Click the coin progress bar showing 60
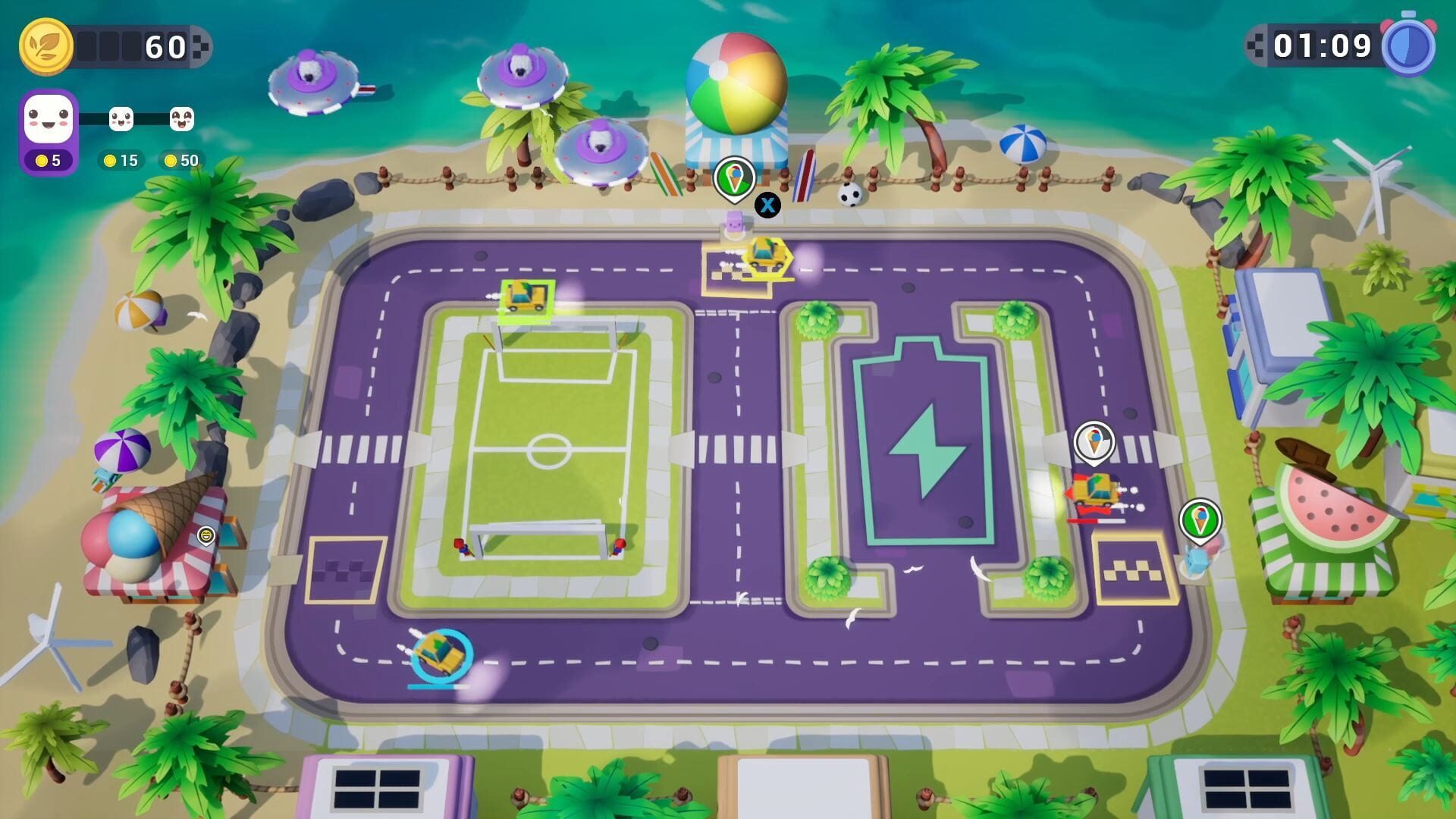The height and width of the screenshot is (819, 1456). 133,47
